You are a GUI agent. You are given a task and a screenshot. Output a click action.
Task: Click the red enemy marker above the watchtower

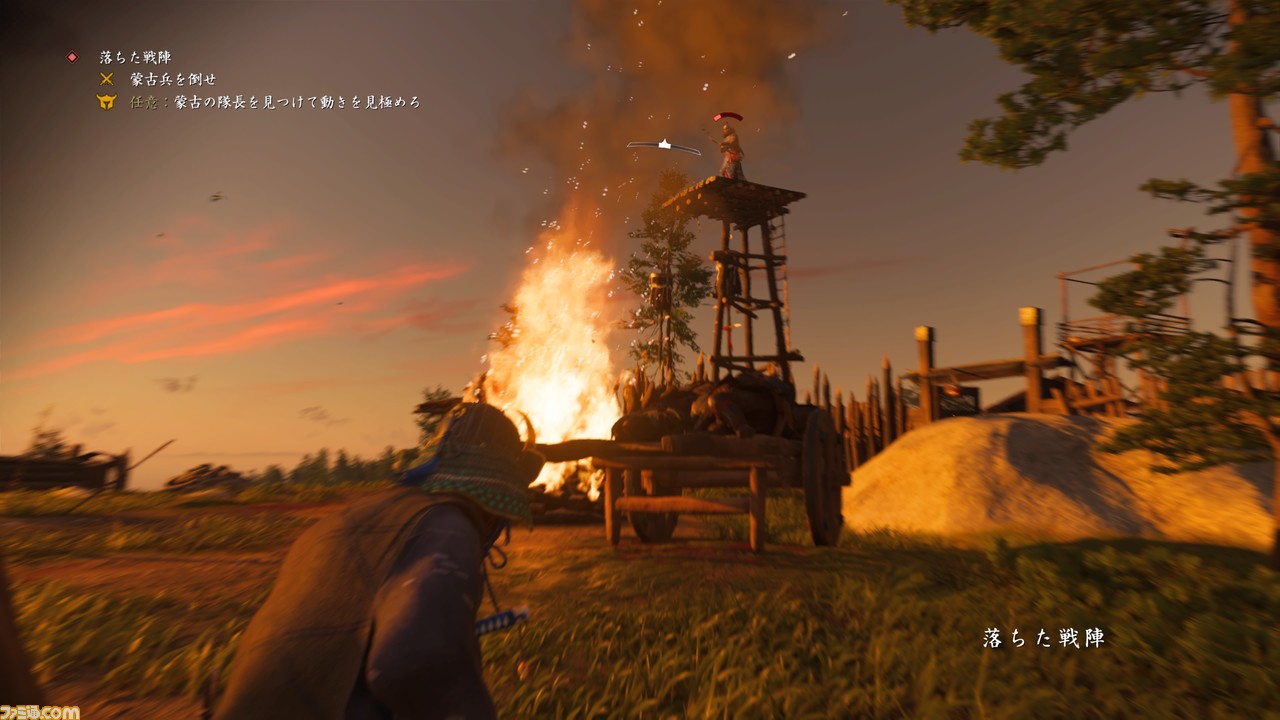728,117
